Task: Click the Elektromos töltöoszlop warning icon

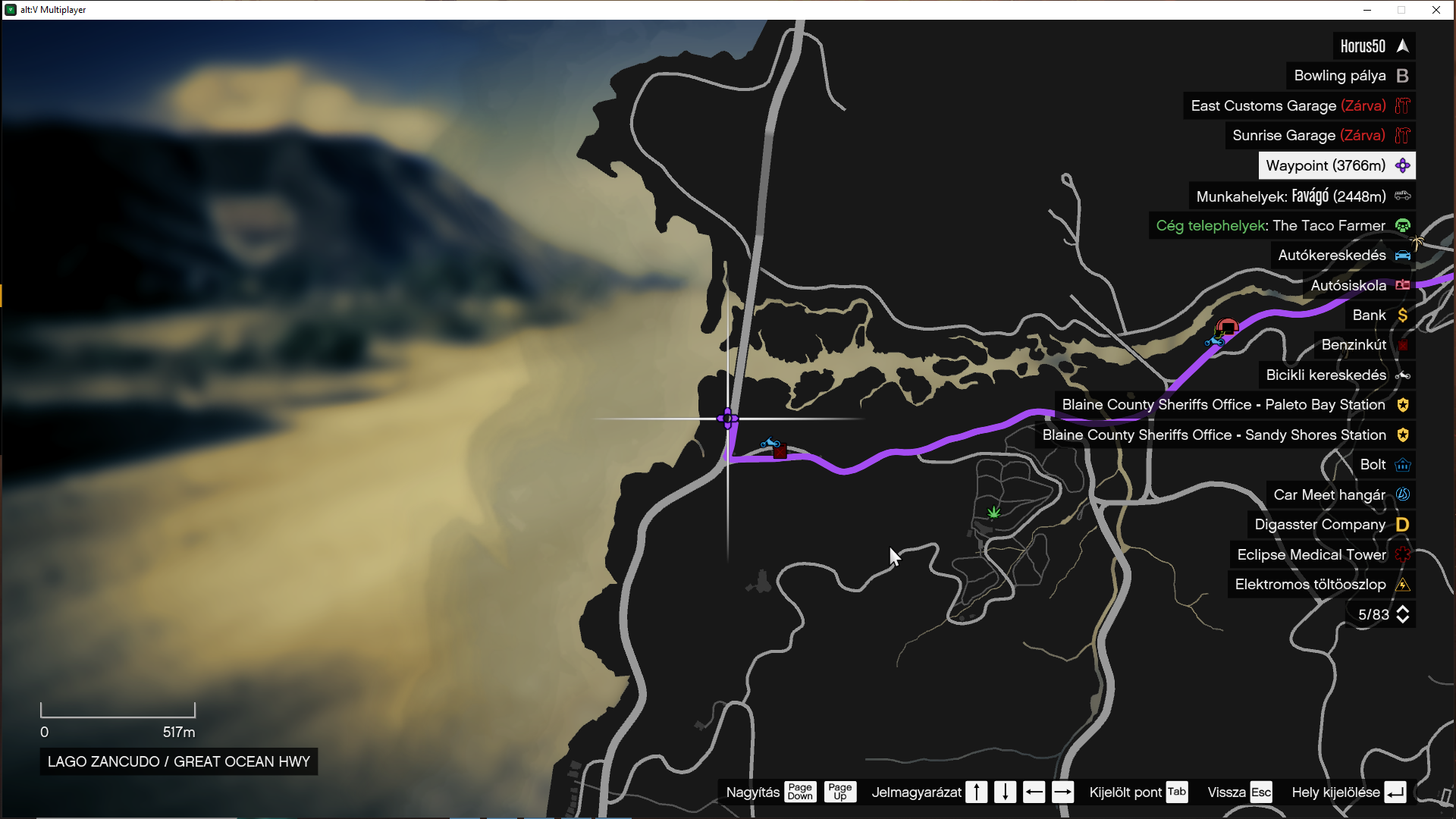Action: click(1402, 584)
